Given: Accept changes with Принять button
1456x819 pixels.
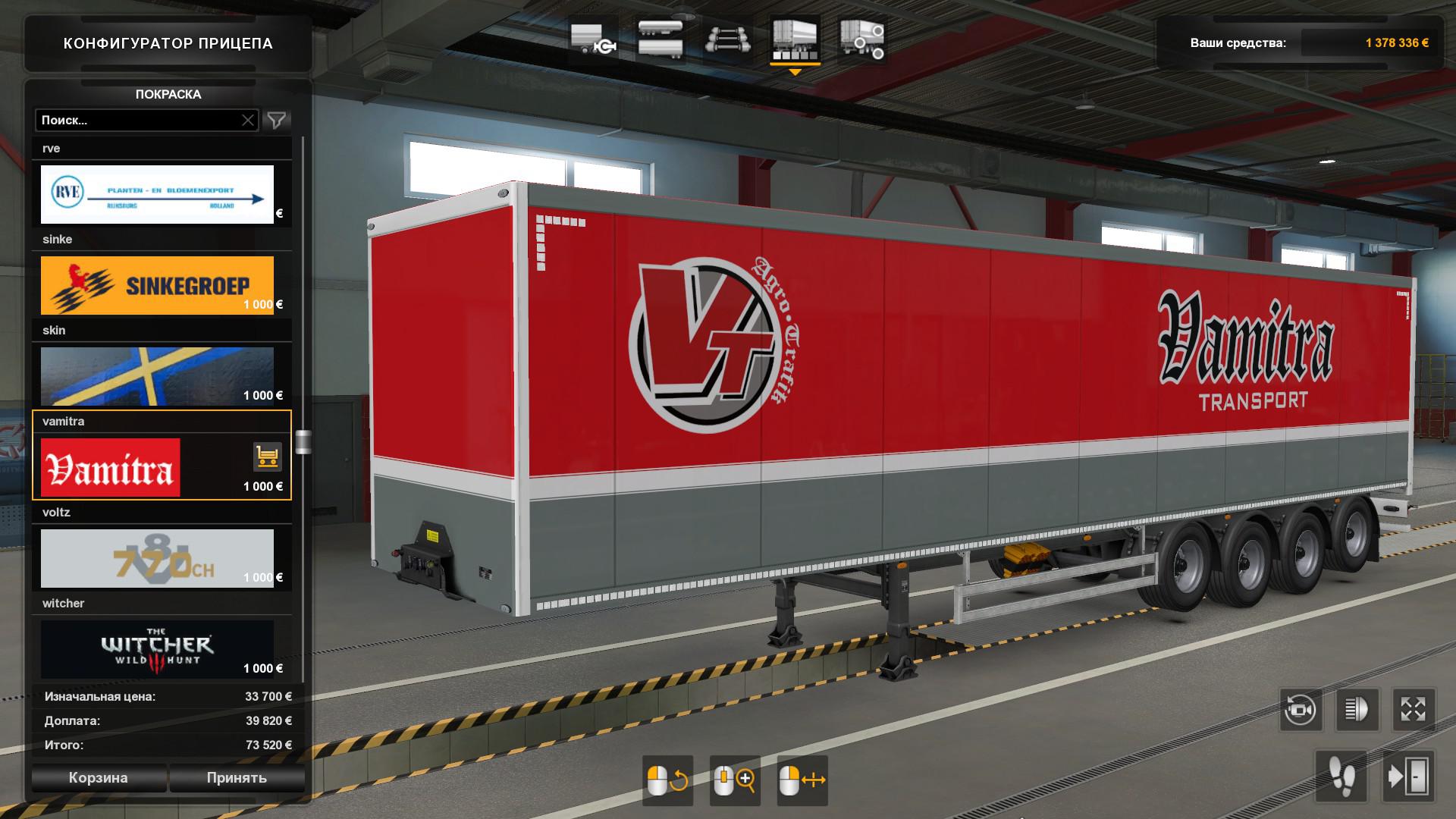Looking at the screenshot, I should click(x=237, y=777).
